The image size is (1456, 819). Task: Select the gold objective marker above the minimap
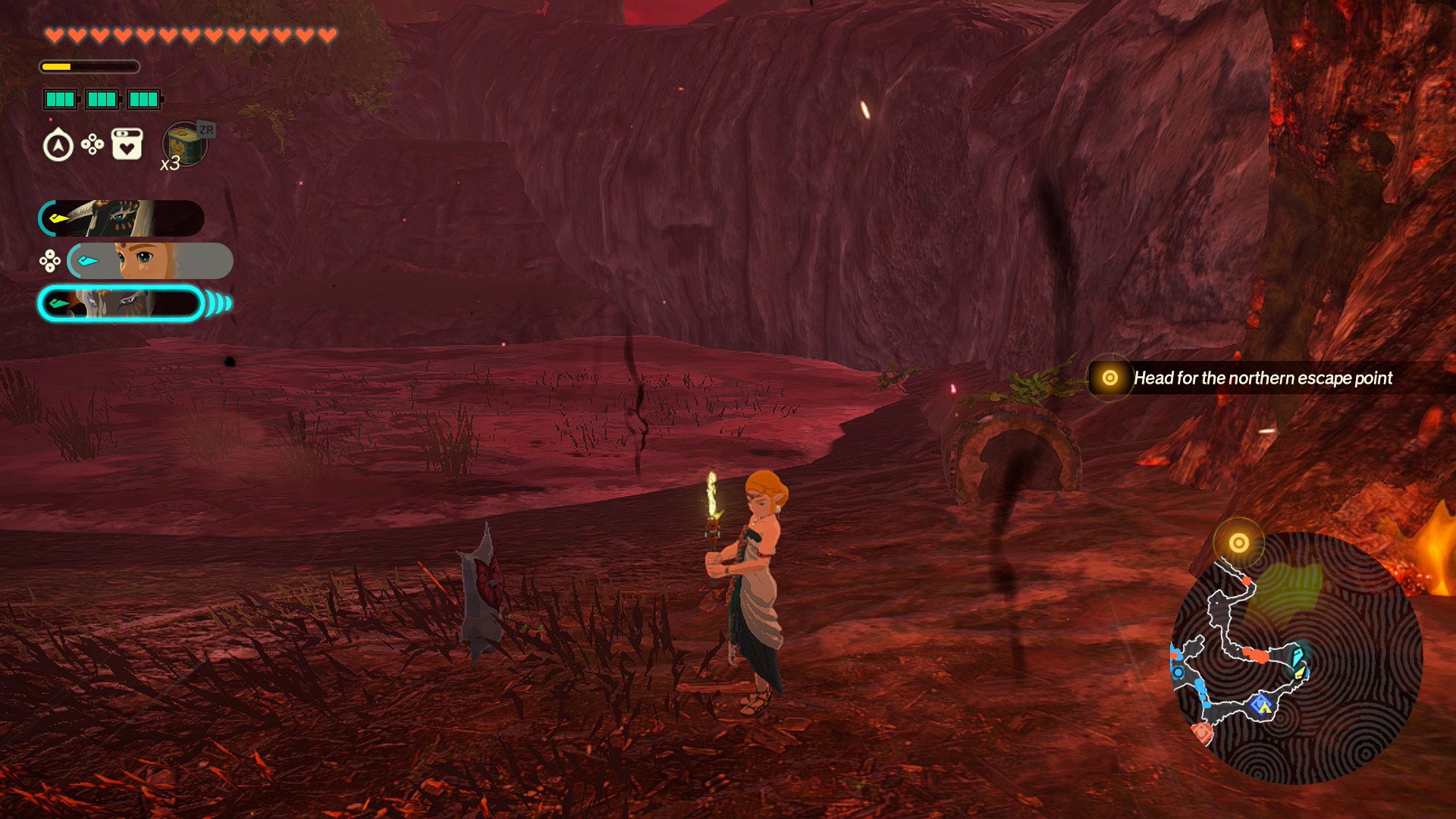(x=1238, y=543)
